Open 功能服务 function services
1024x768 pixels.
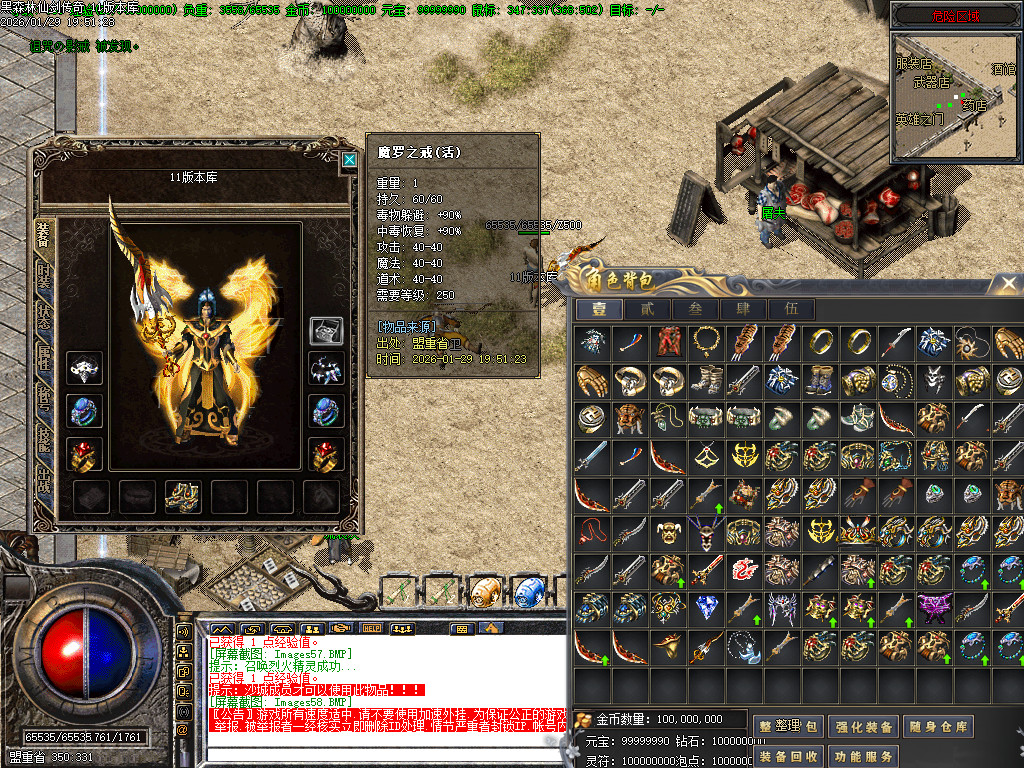point(863,757)
